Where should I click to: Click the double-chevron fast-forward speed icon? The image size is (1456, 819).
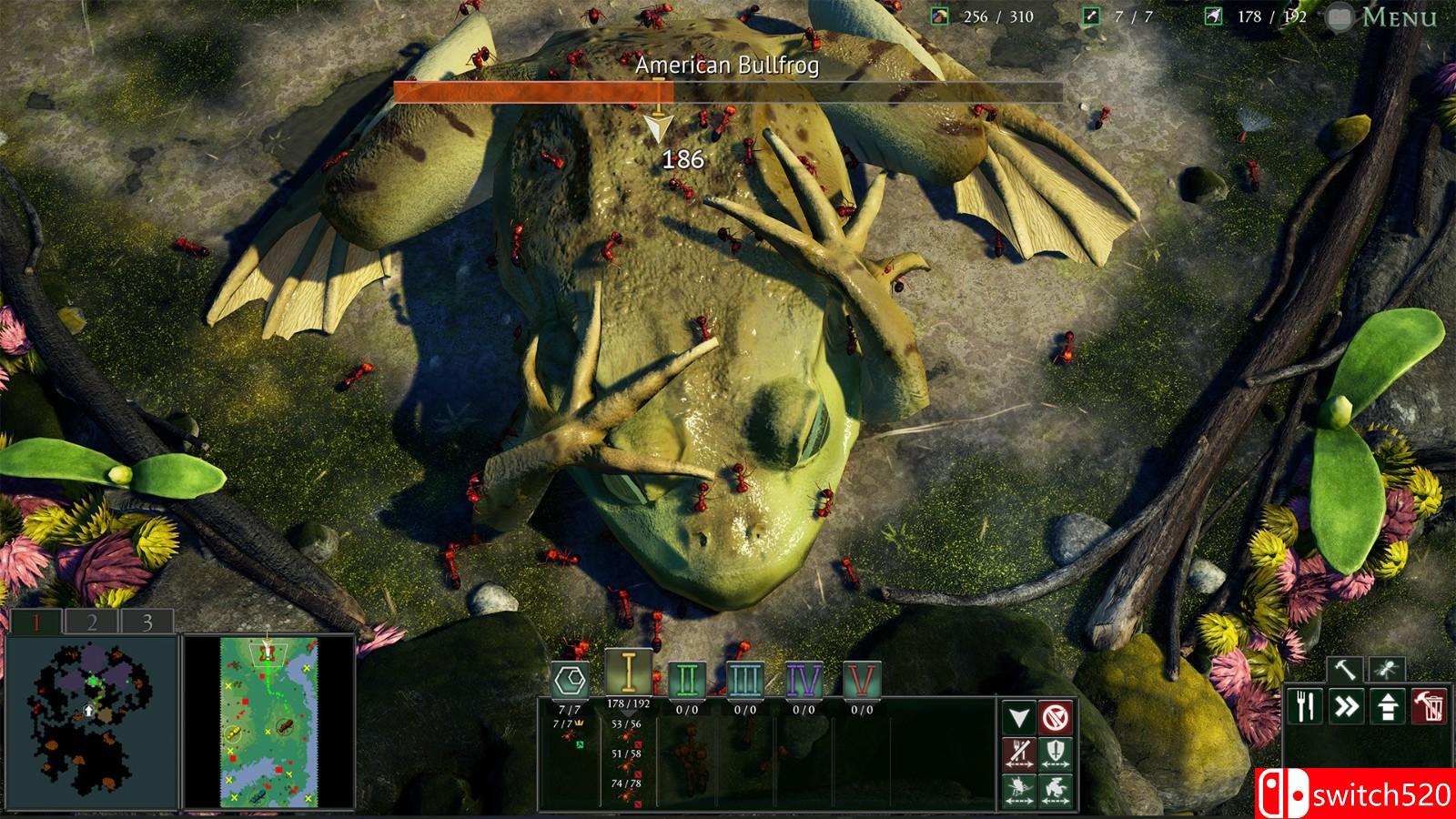coord(1345,705)
